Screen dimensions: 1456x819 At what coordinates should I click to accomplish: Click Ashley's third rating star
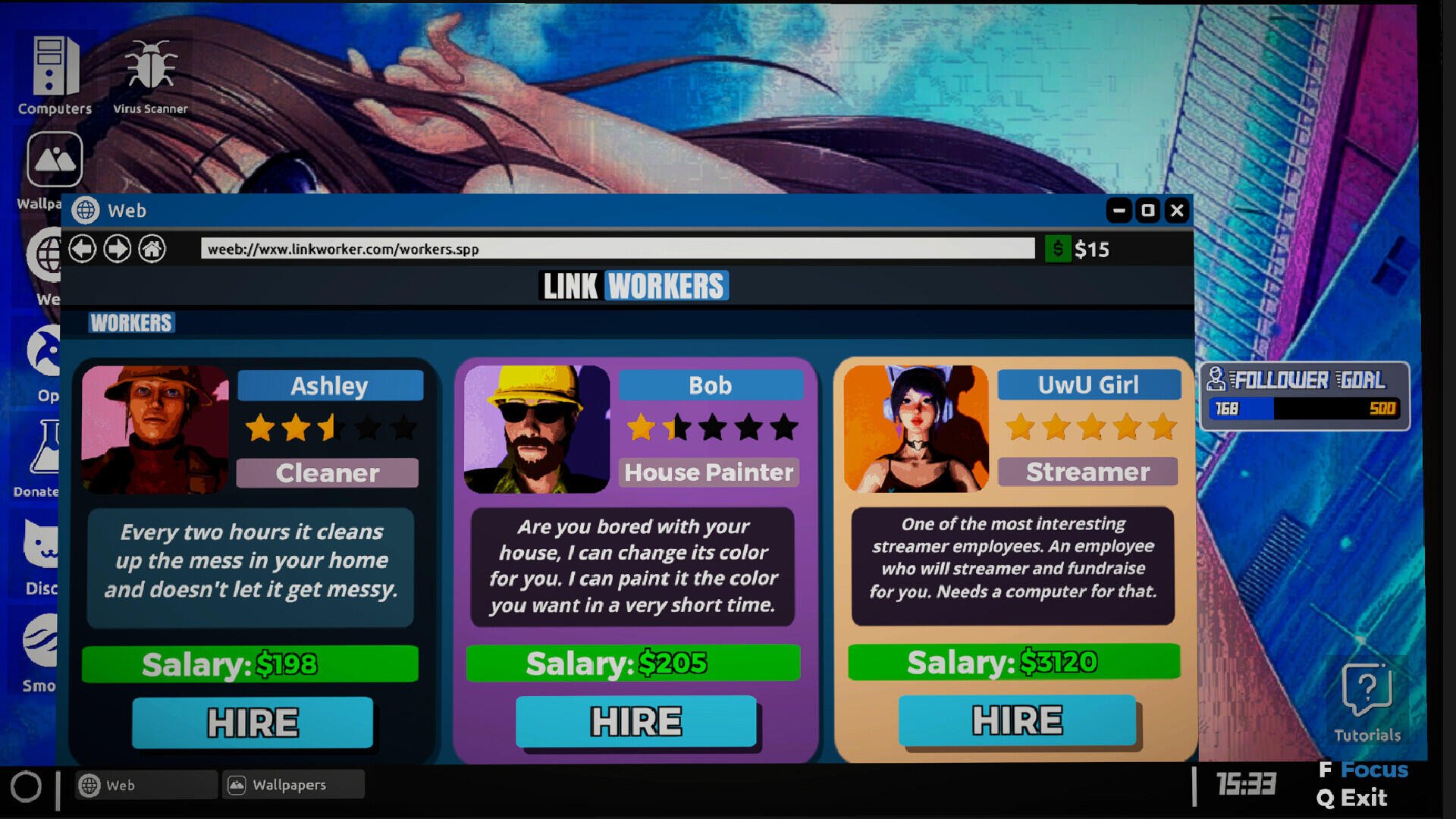tap(331, 427)
